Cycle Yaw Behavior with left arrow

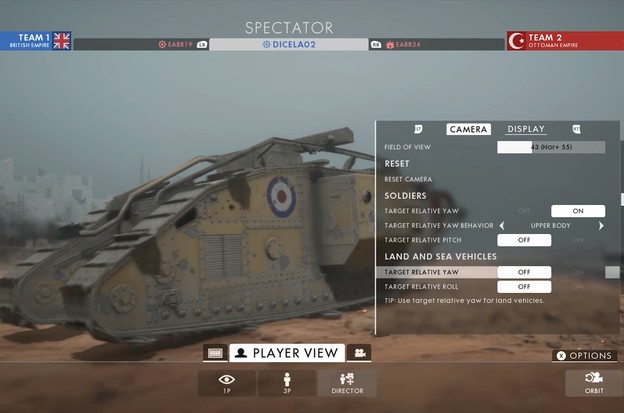[501, 226]
